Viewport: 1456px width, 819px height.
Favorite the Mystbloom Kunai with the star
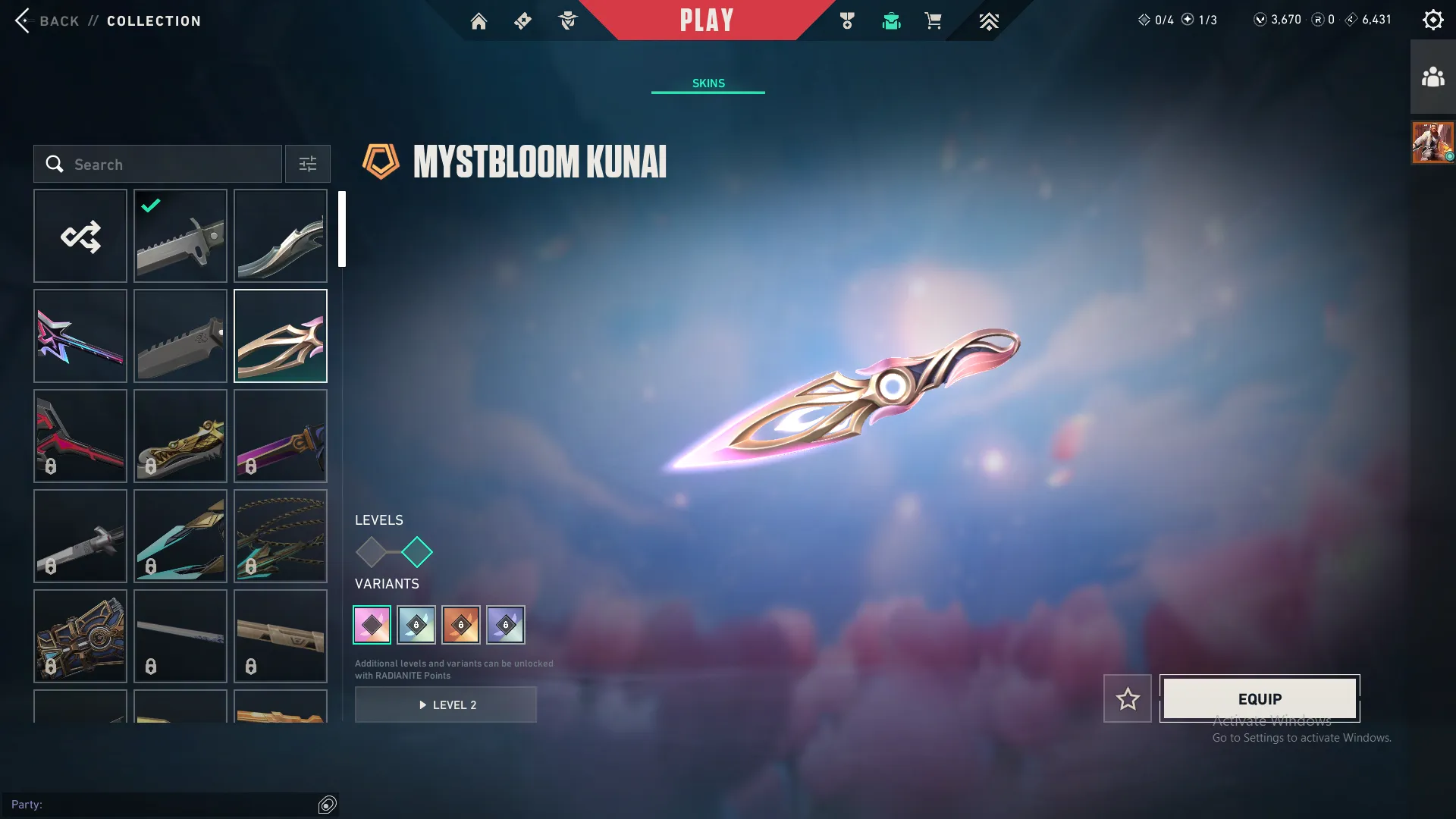(1128, 698)
